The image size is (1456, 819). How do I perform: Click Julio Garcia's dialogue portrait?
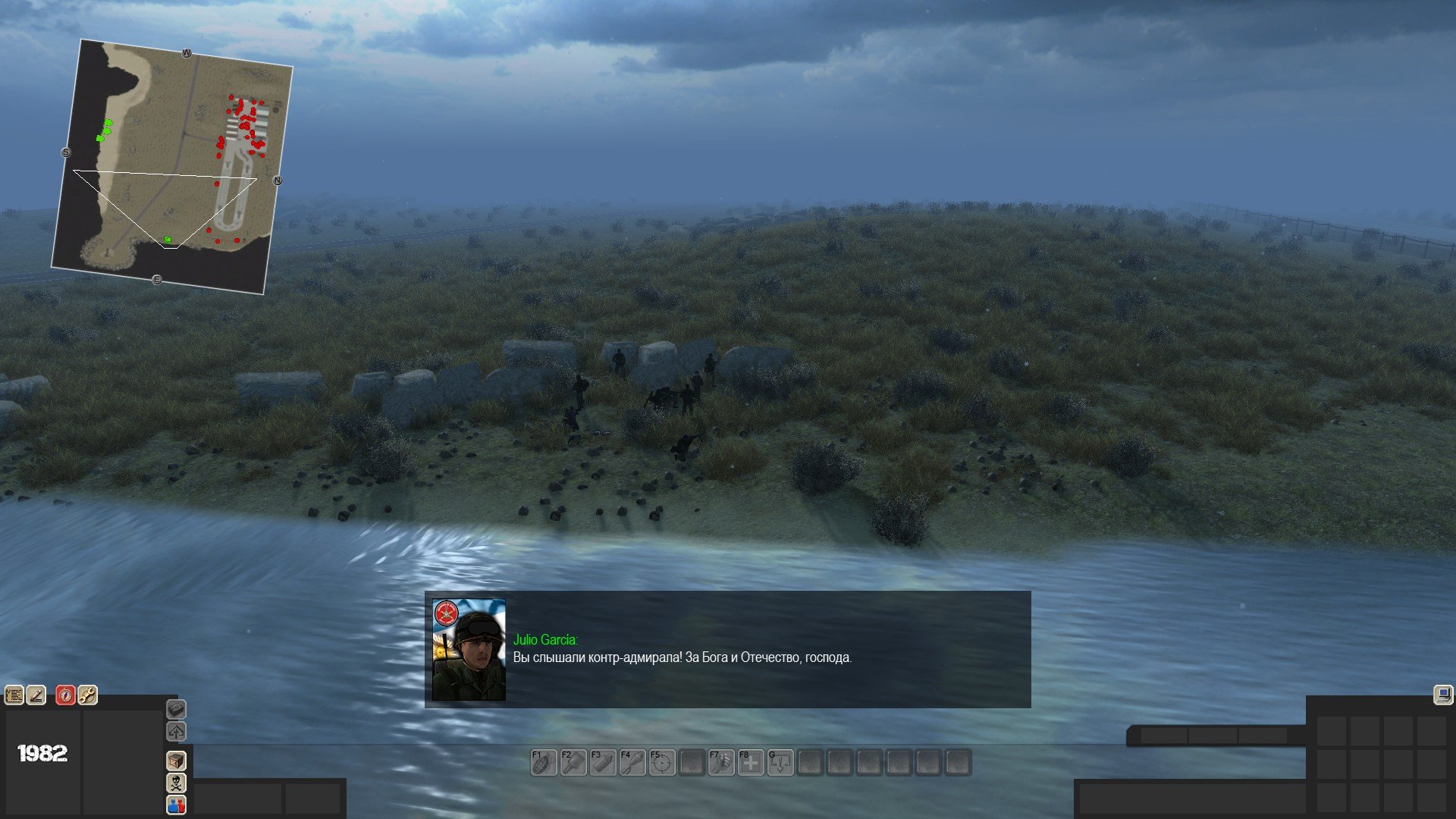point(469,650)
